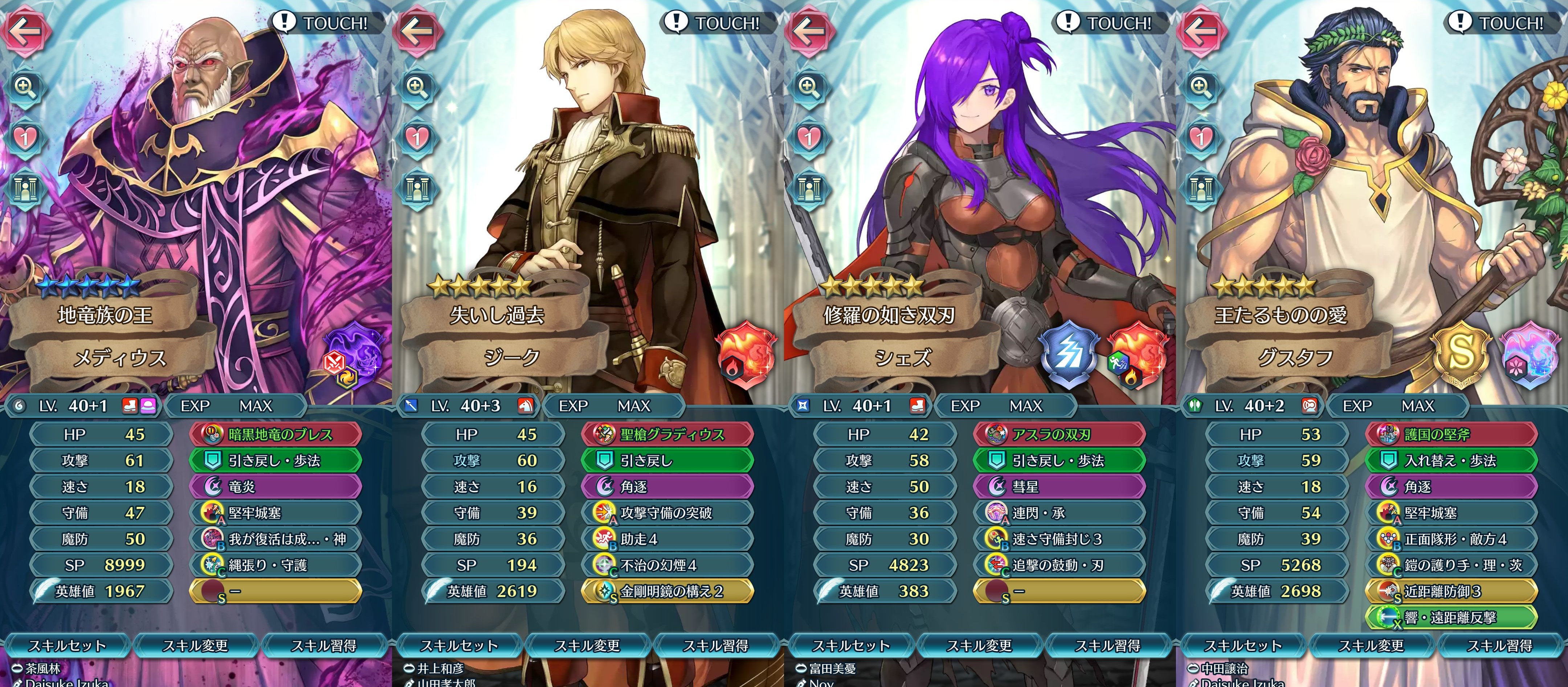Open スキルセット under ジーク's stats
The height and width of the screenshot is (687, 1568).
459,646
